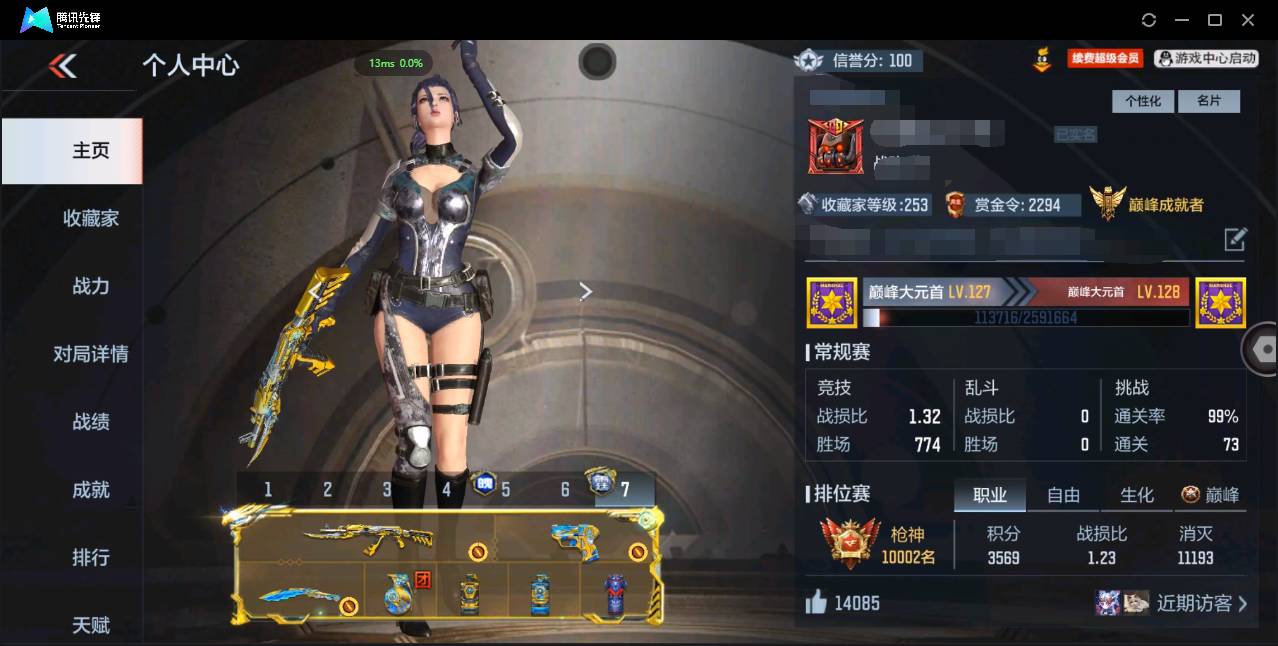The image size is (1278, 646).
Task: Open the 战绩 records page
Action: pyautogui.click(x=91, y=422)
